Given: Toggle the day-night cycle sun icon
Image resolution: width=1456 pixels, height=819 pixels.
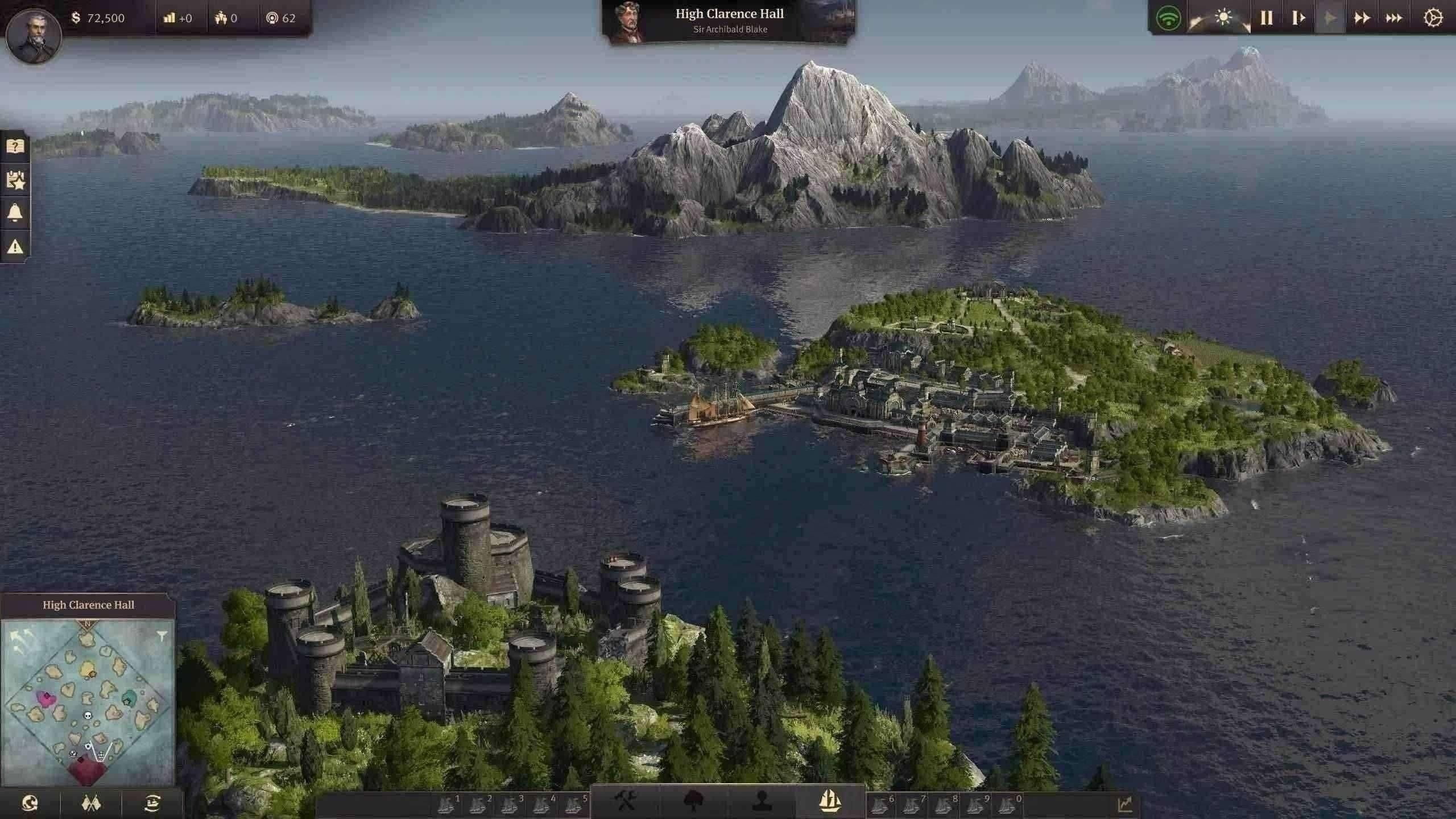Looking at the screenshot, I should [x=1223, y=18].
